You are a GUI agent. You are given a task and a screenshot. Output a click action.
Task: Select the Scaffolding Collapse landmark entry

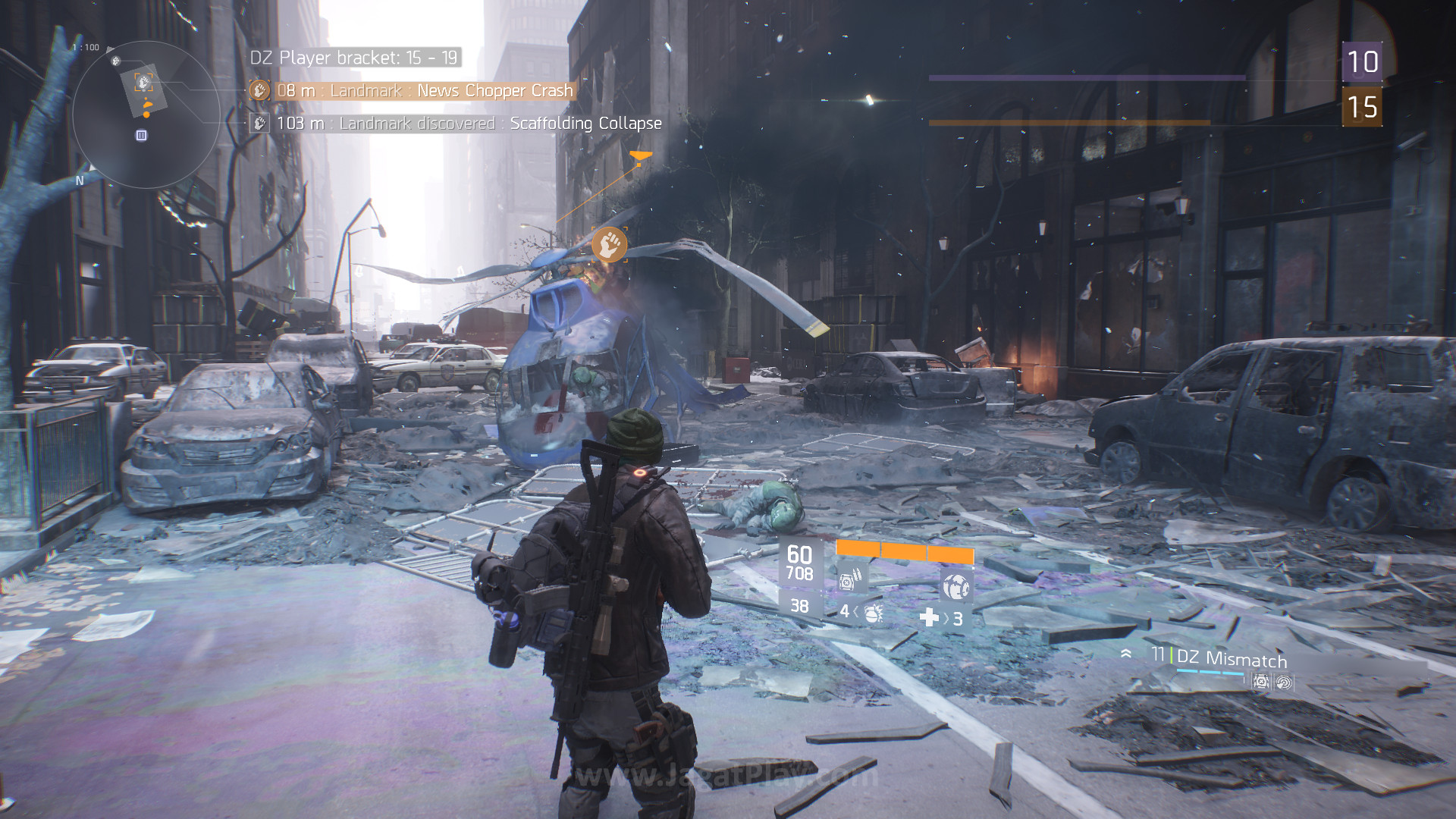point(585,123)
